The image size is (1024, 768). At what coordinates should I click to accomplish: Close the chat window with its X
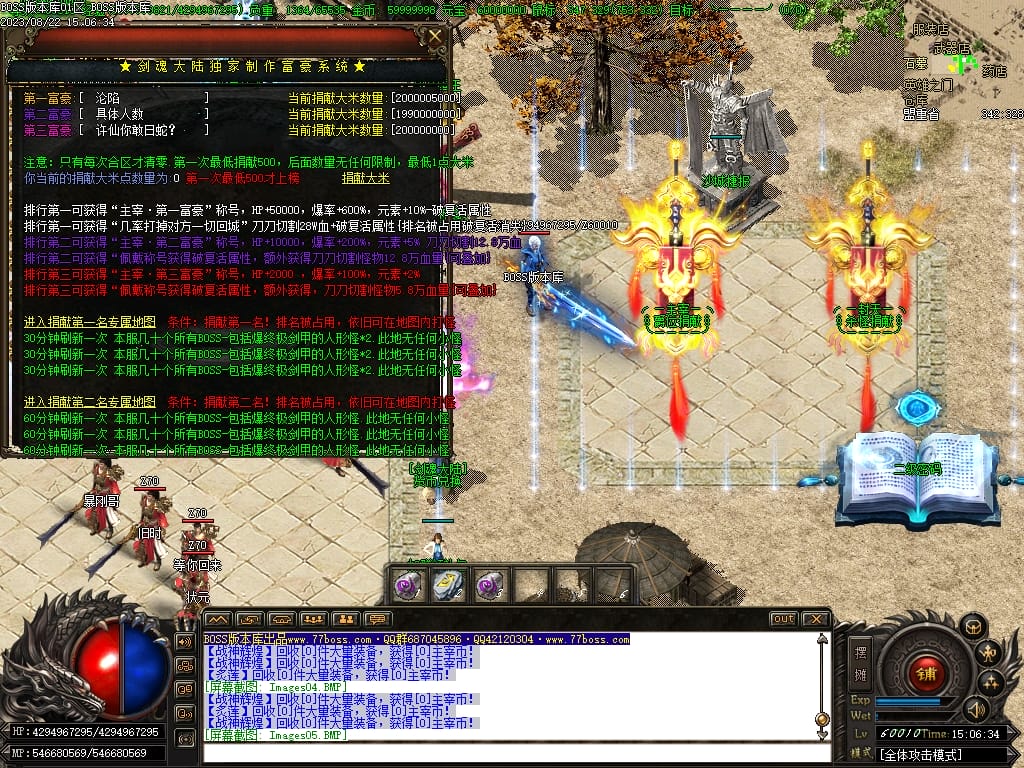pos(815,619)
